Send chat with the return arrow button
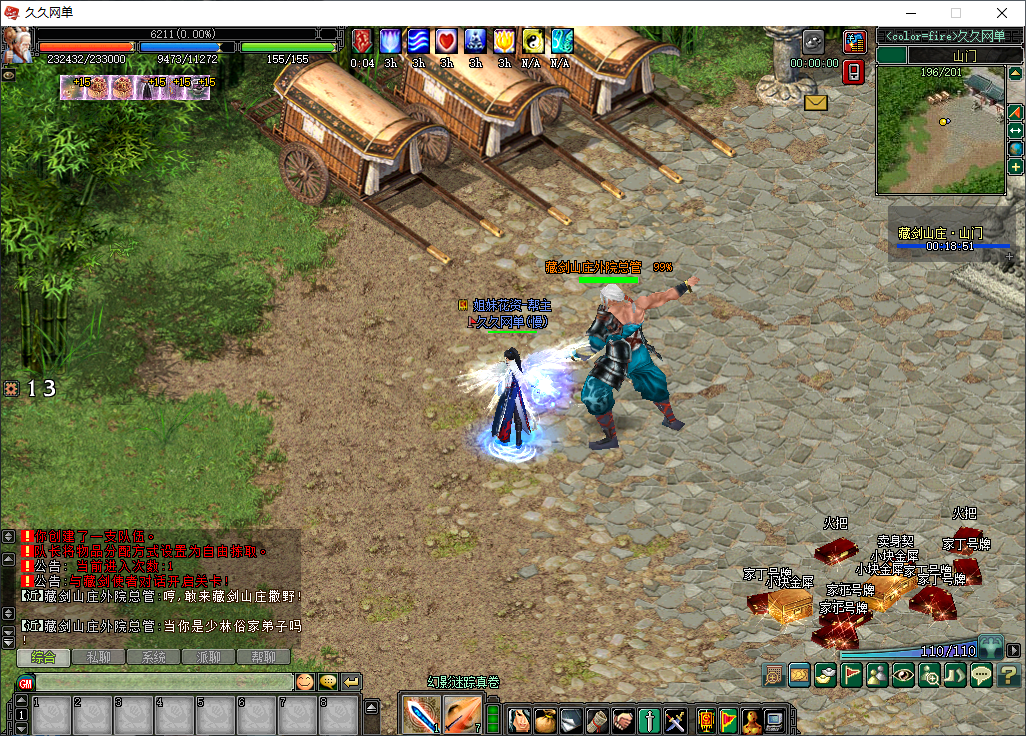The image size is (1026, 736). coord(351,682)
